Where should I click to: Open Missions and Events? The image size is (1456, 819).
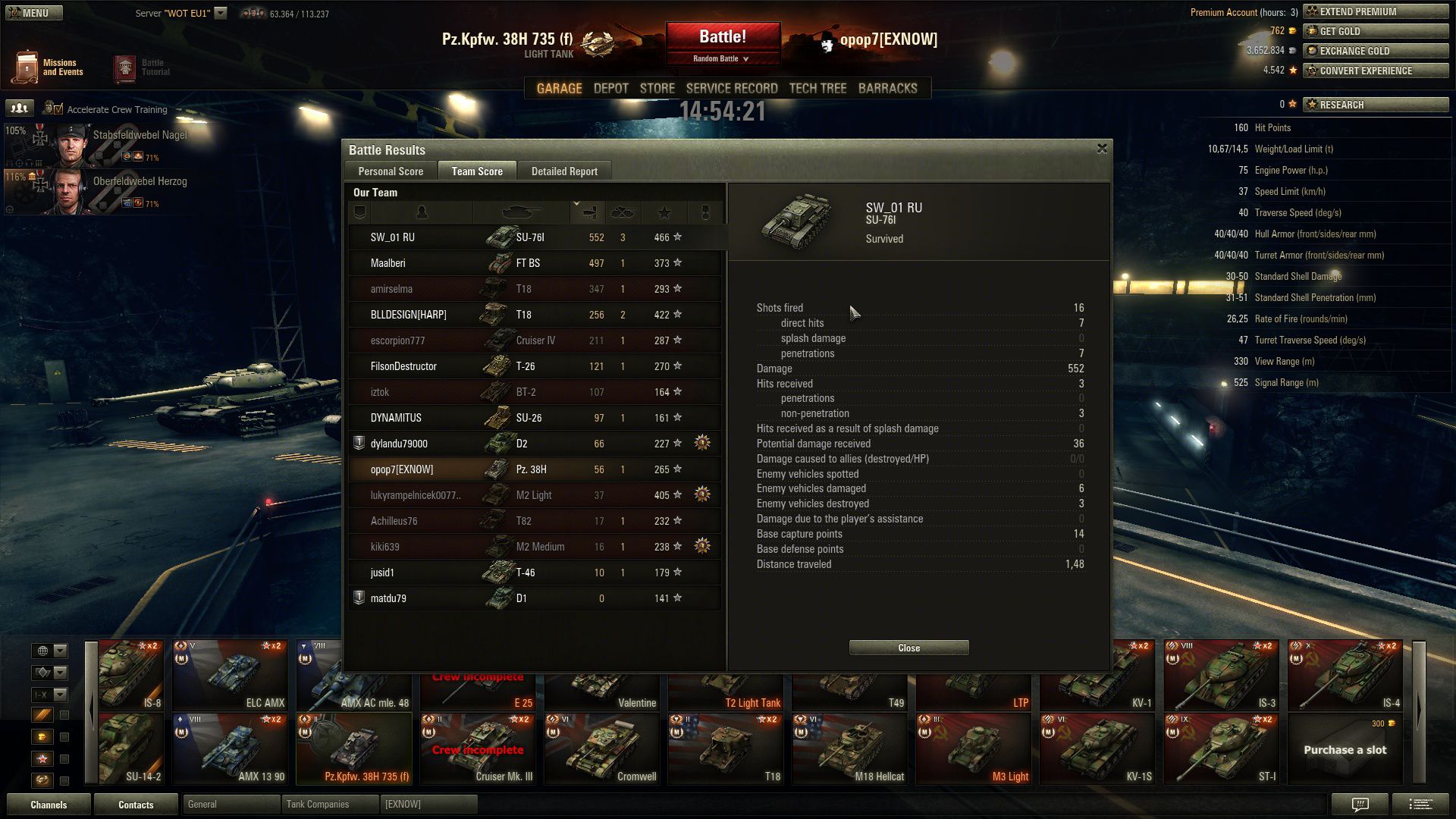click(x=48, y=67)
